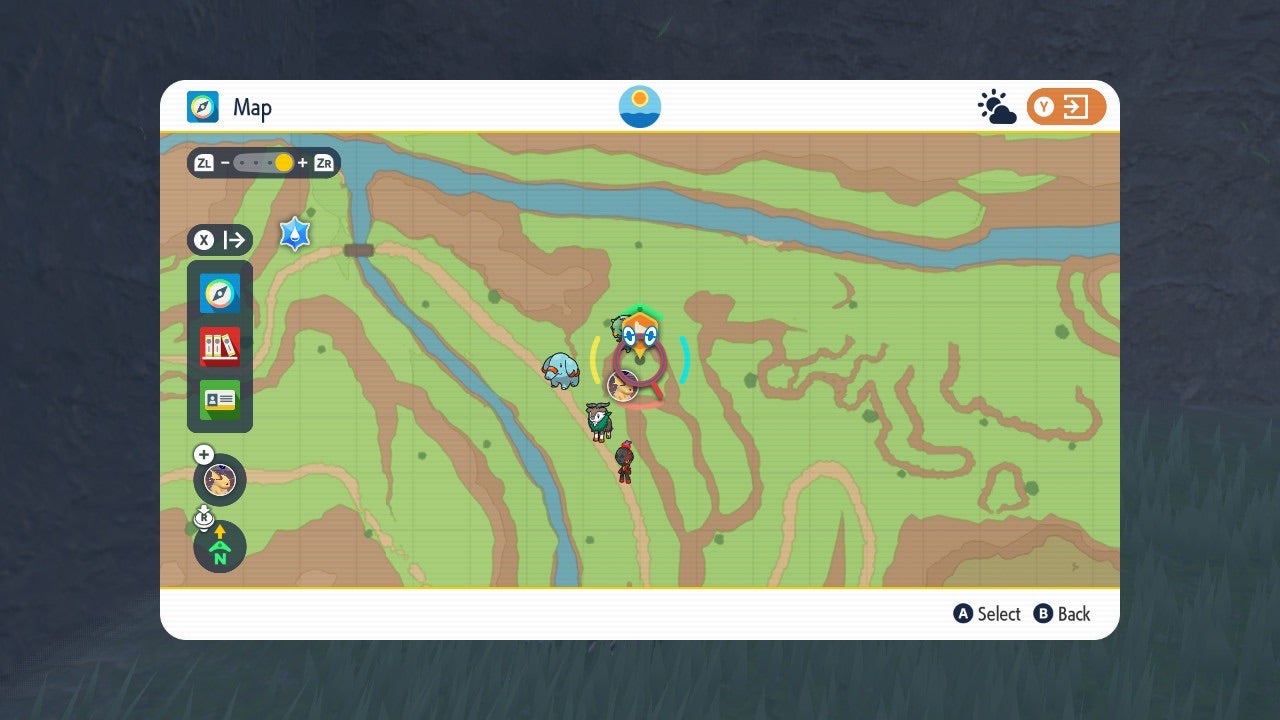Screen dimensions: 1280x720
Task: Click the weather forecast icon
Action: click(996, 105)
